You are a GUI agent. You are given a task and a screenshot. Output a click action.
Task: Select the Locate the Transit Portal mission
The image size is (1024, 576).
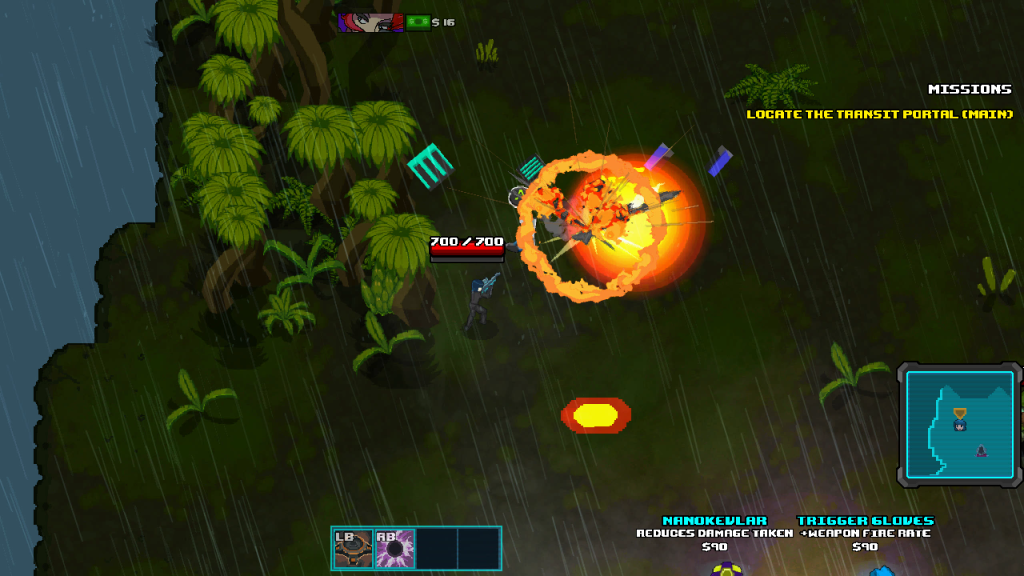click(x=880, y=114)
